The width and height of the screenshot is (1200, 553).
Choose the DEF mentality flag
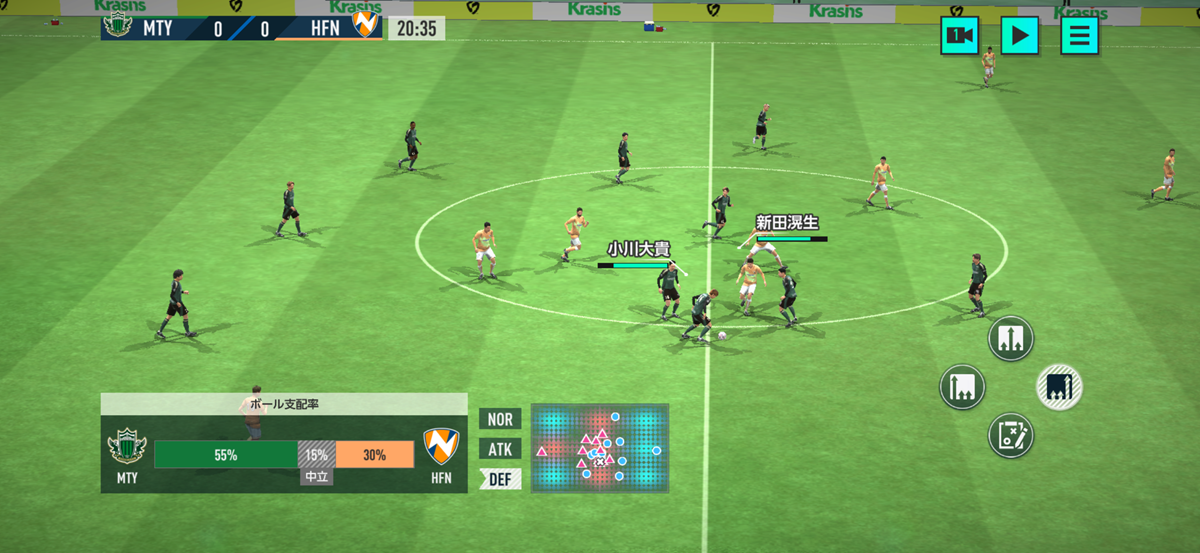pos(500,480)
